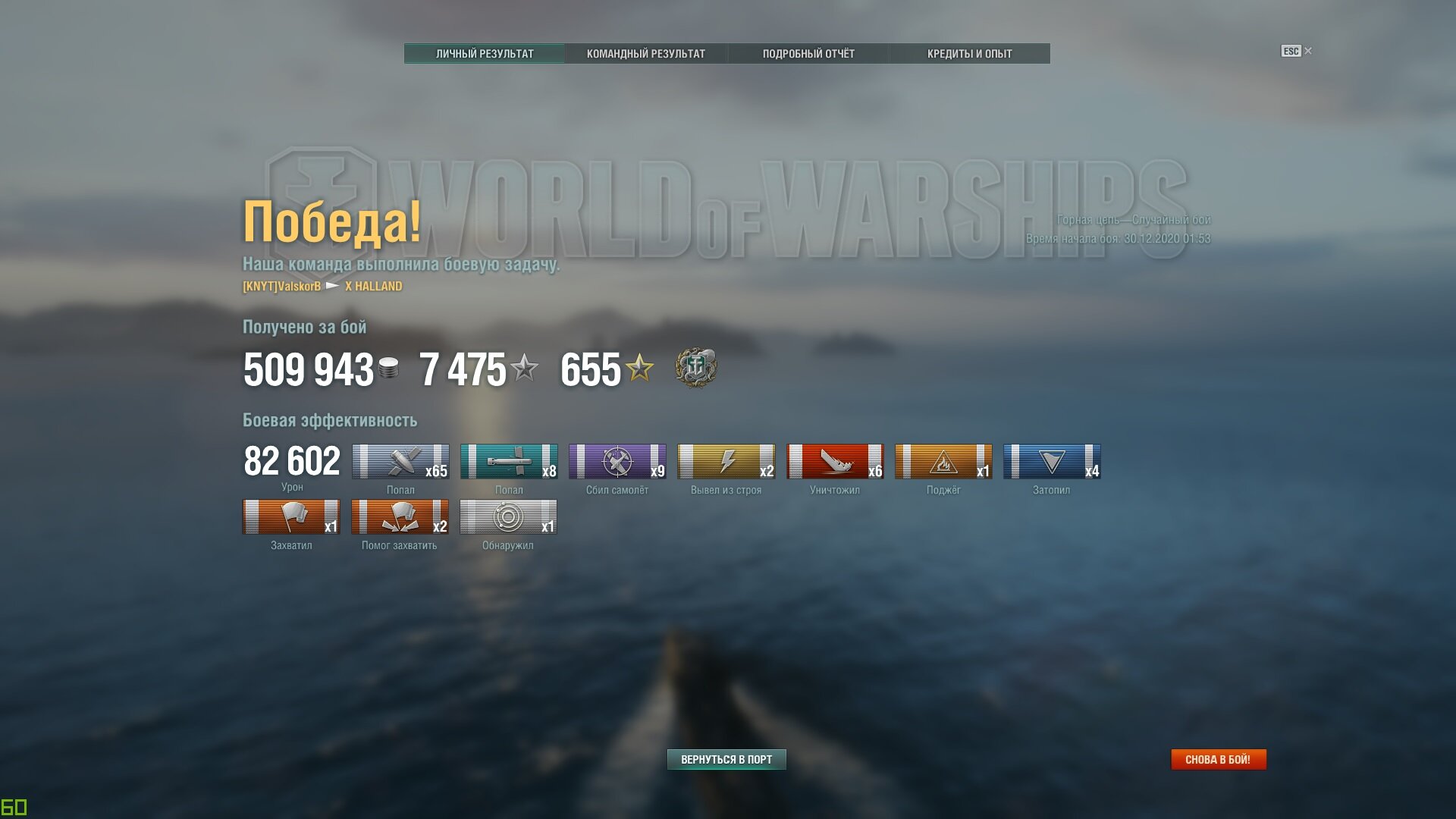The image size is (1456, 819).
Task: Start another battle with Снова в бой!
Action: pyautogui.click(x=1218, y=759)
